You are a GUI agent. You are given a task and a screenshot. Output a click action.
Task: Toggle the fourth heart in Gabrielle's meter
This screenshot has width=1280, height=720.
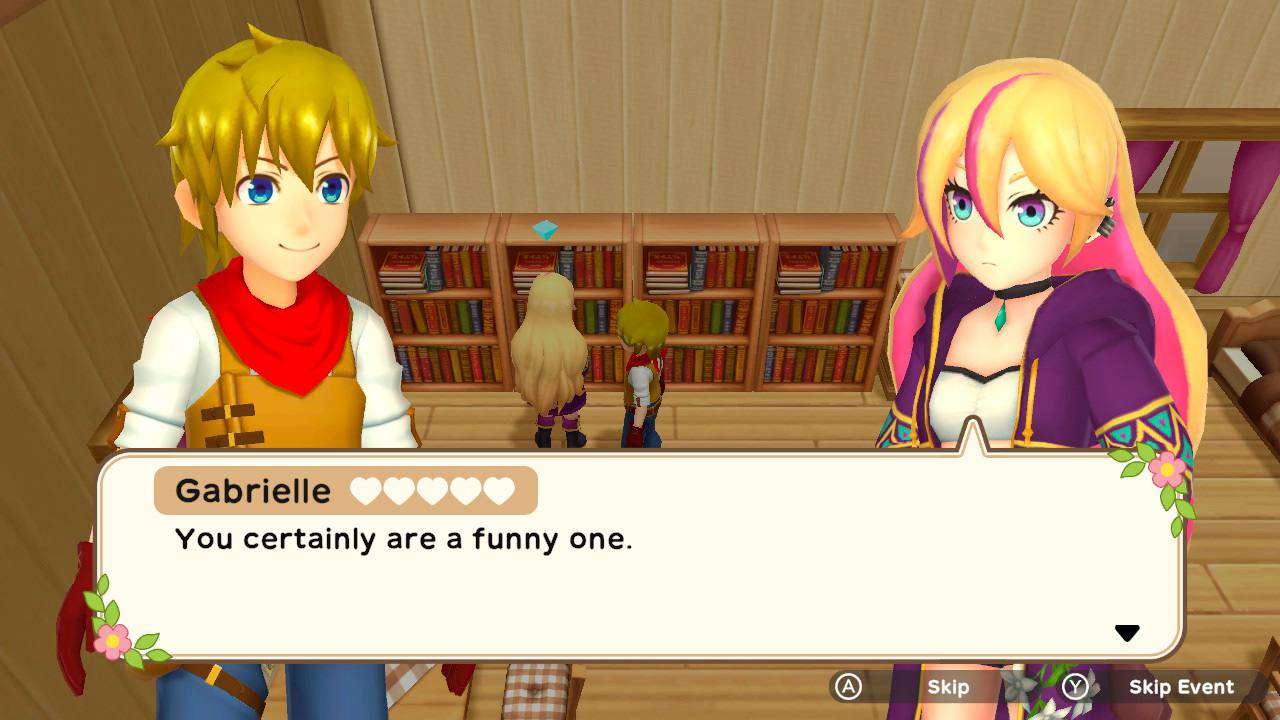463,490
